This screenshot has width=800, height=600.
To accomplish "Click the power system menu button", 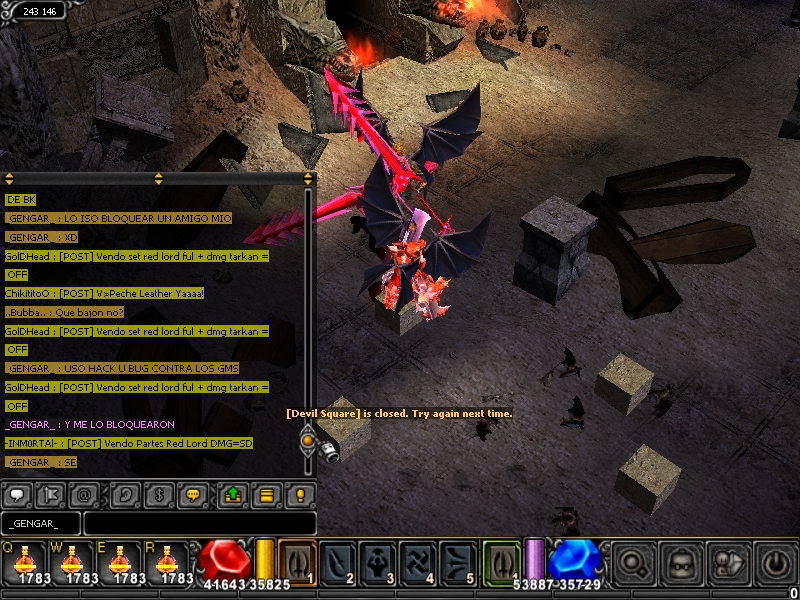I will coord(775,562).
